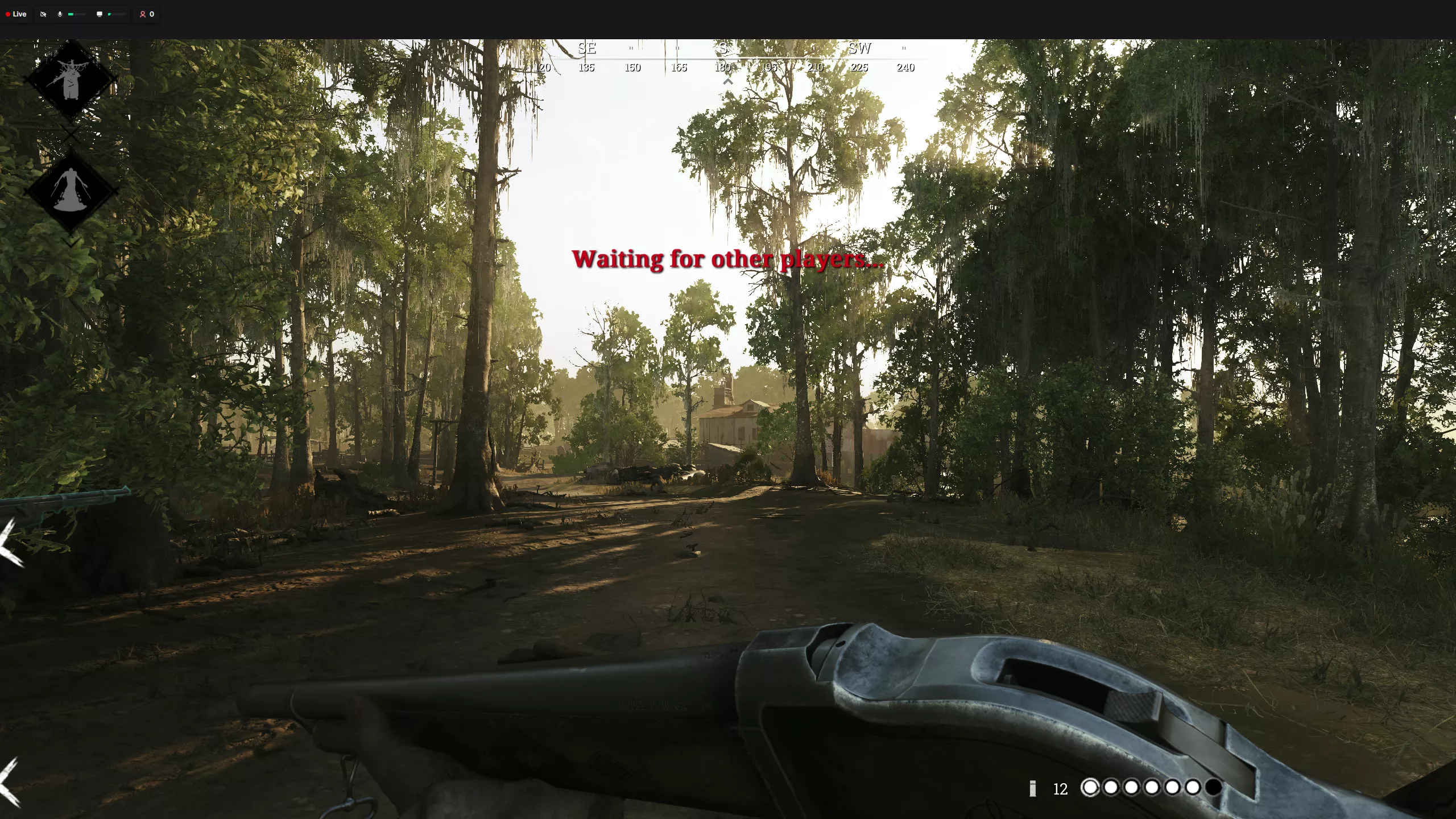The image size is (1456, 819).
Task: Click the empty last shell indicator
Action: pyautogui.click(x=1212, y=787)
